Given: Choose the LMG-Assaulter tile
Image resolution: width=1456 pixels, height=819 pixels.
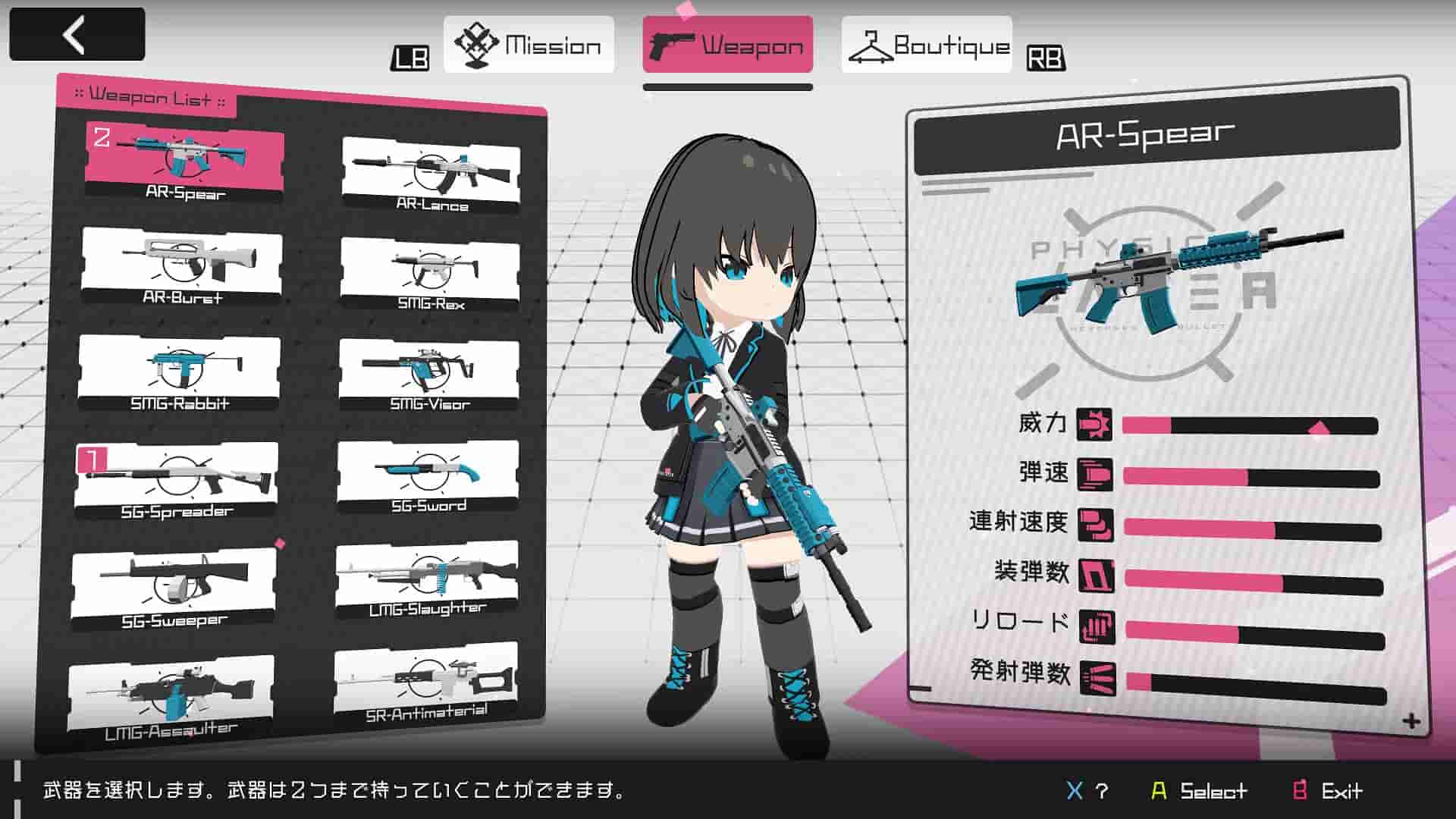Looking at the screenshot, I should [171, 698].
